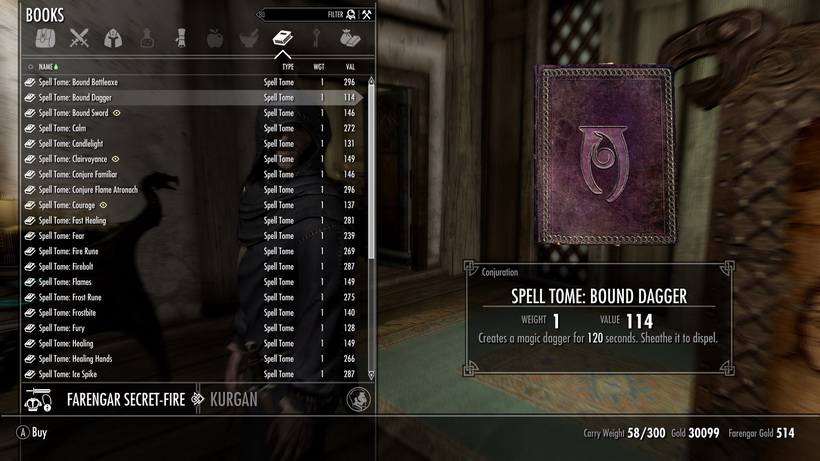Viewport: 820px width, 461px height.
Task: Click the filter search text field
Action: point(300,15)
